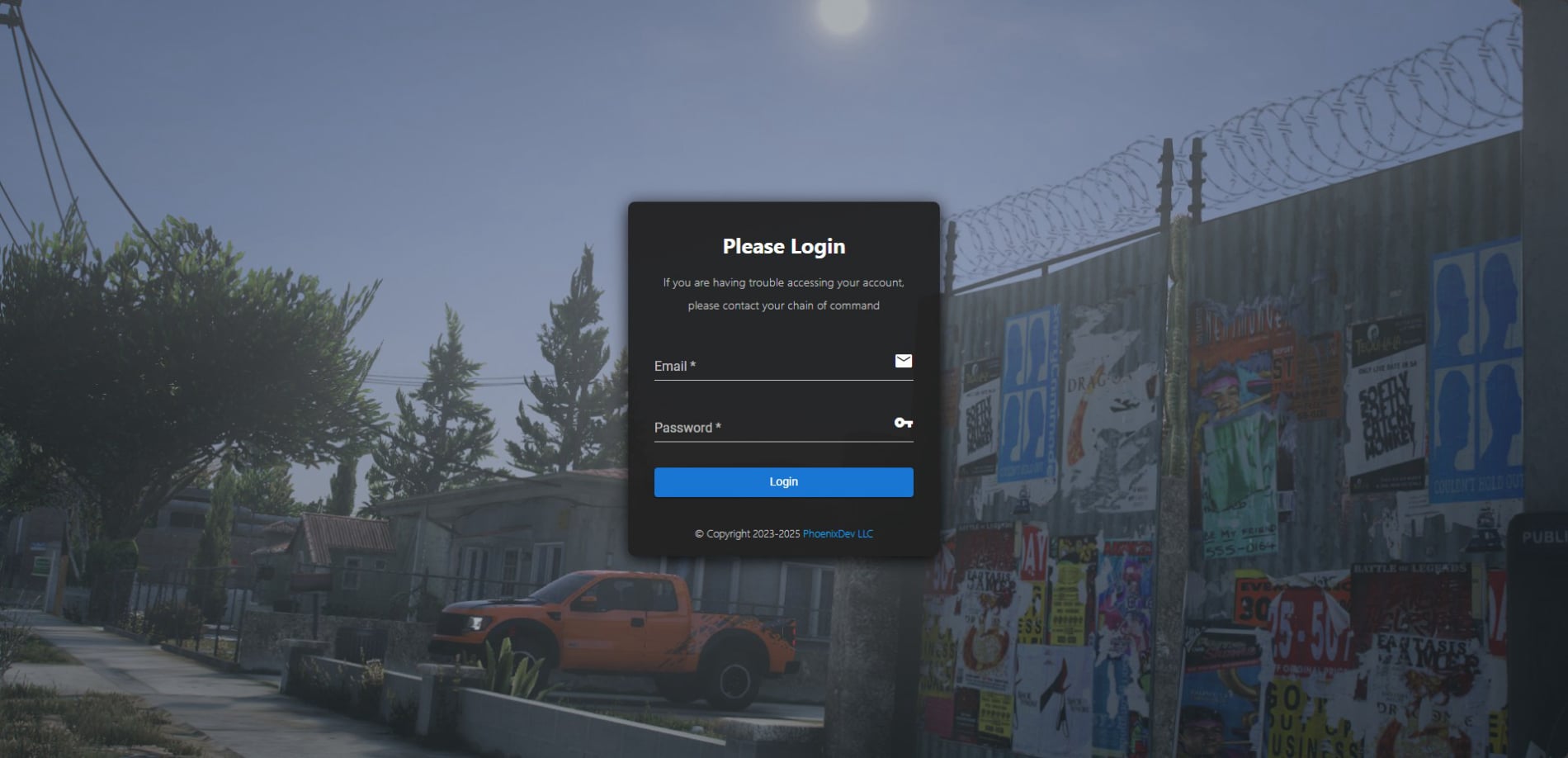Click the copyright 2023-2025 text

click(747, 533)
